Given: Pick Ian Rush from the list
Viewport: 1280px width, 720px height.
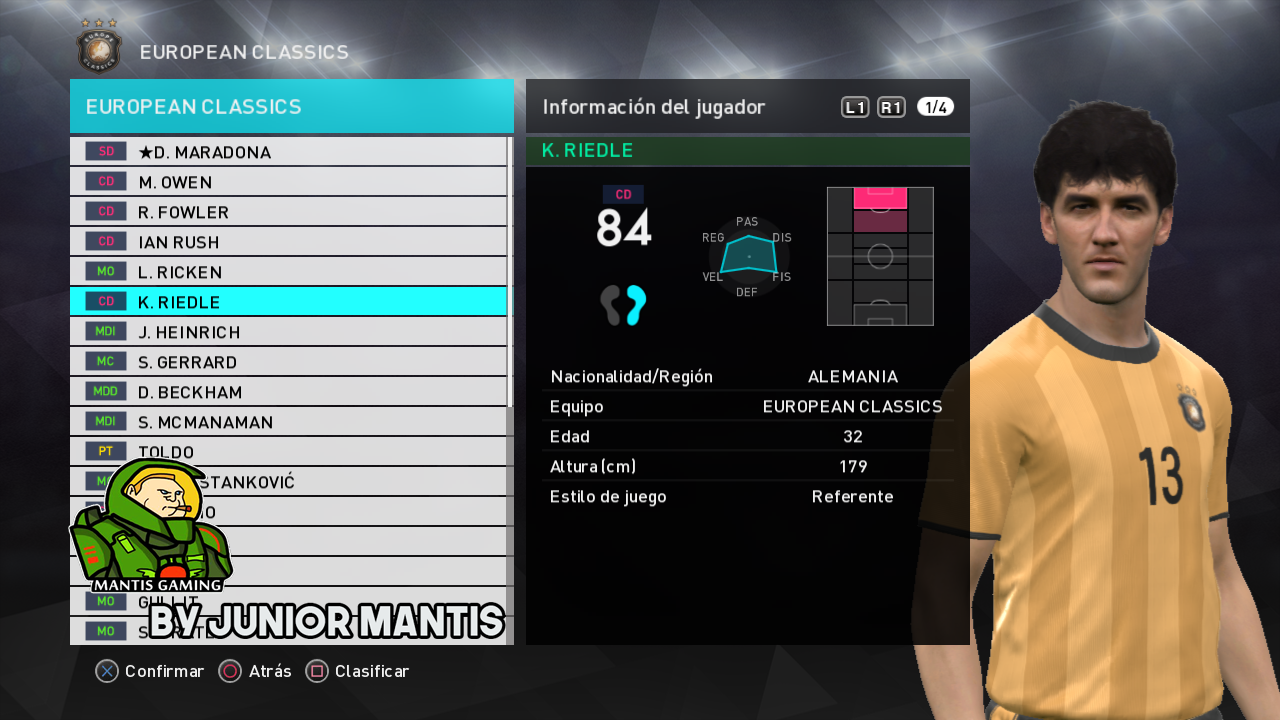Looking at the screenshot, I should pos(288,242).
